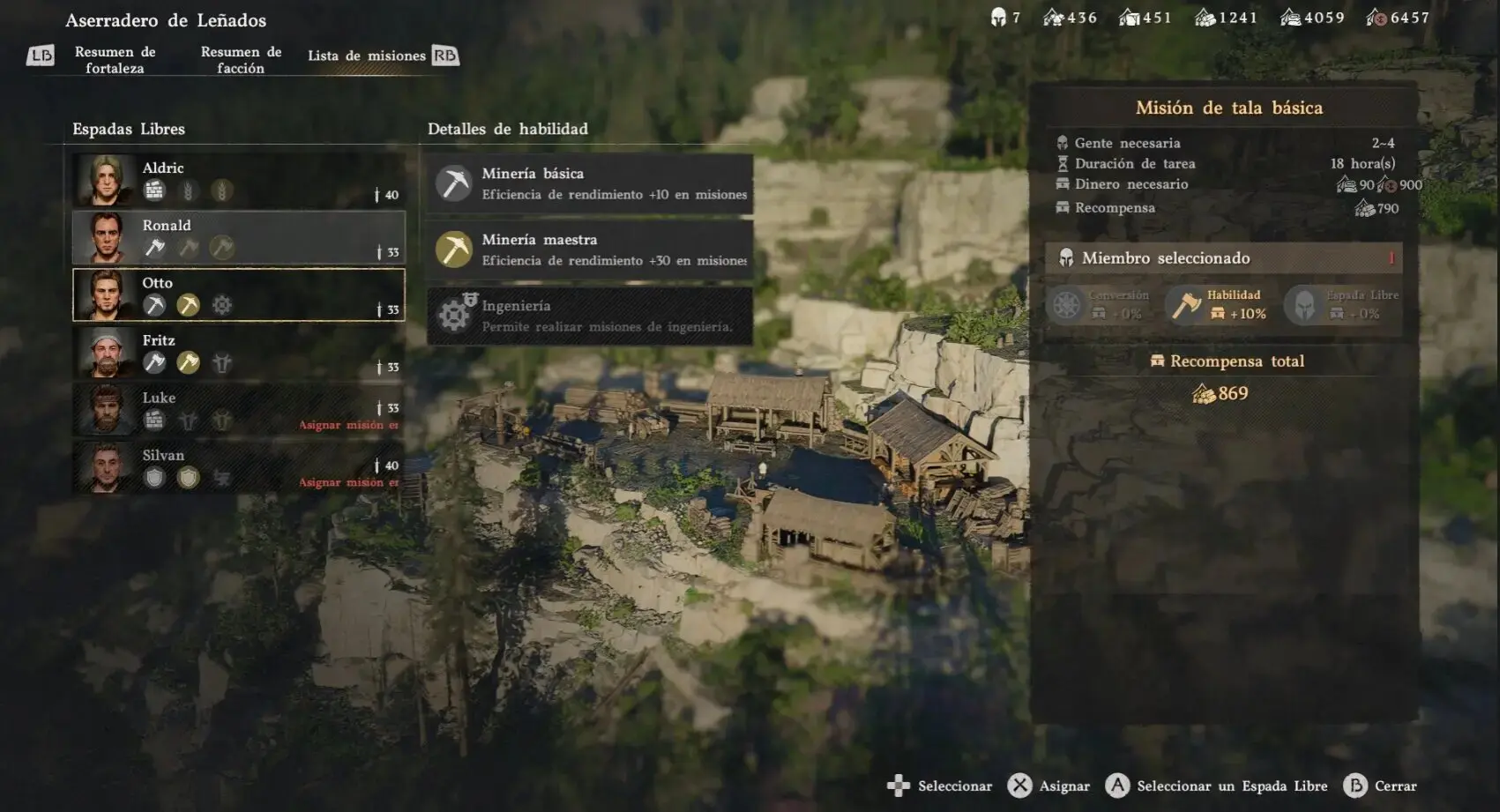The height and width of the screenshot is (812, 1500).
Task: Open the Minería maestra skill entry
Action: tap(589, 250)
